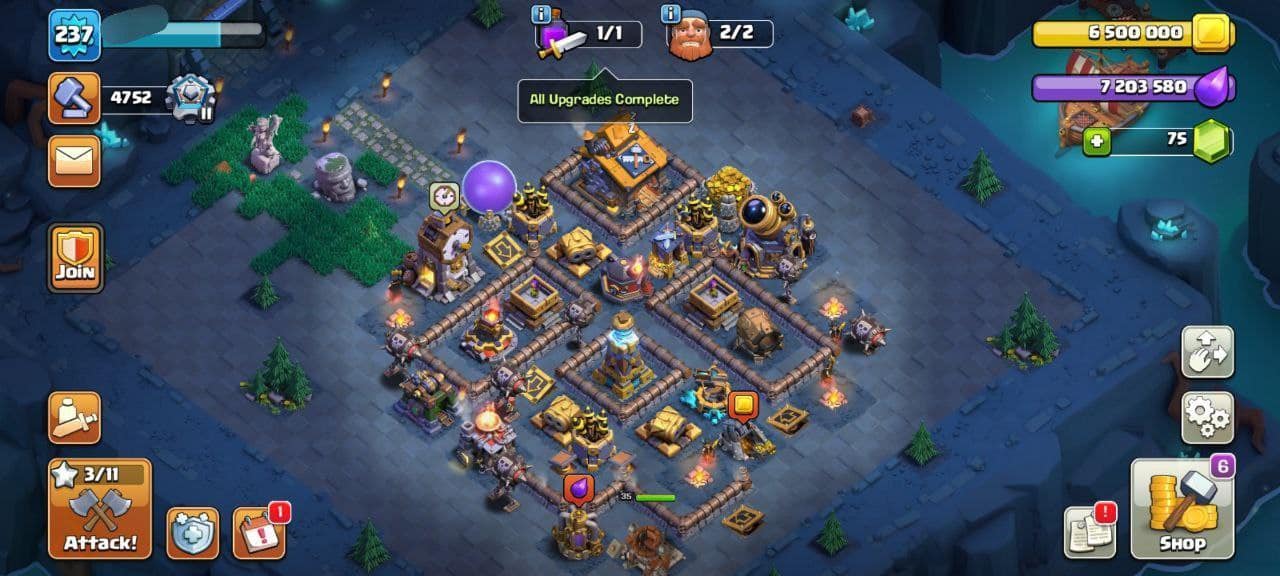Collect elixir from the purple drop bubble
This screenshot has width=1280, height=576.
click(x=578, y=489)
